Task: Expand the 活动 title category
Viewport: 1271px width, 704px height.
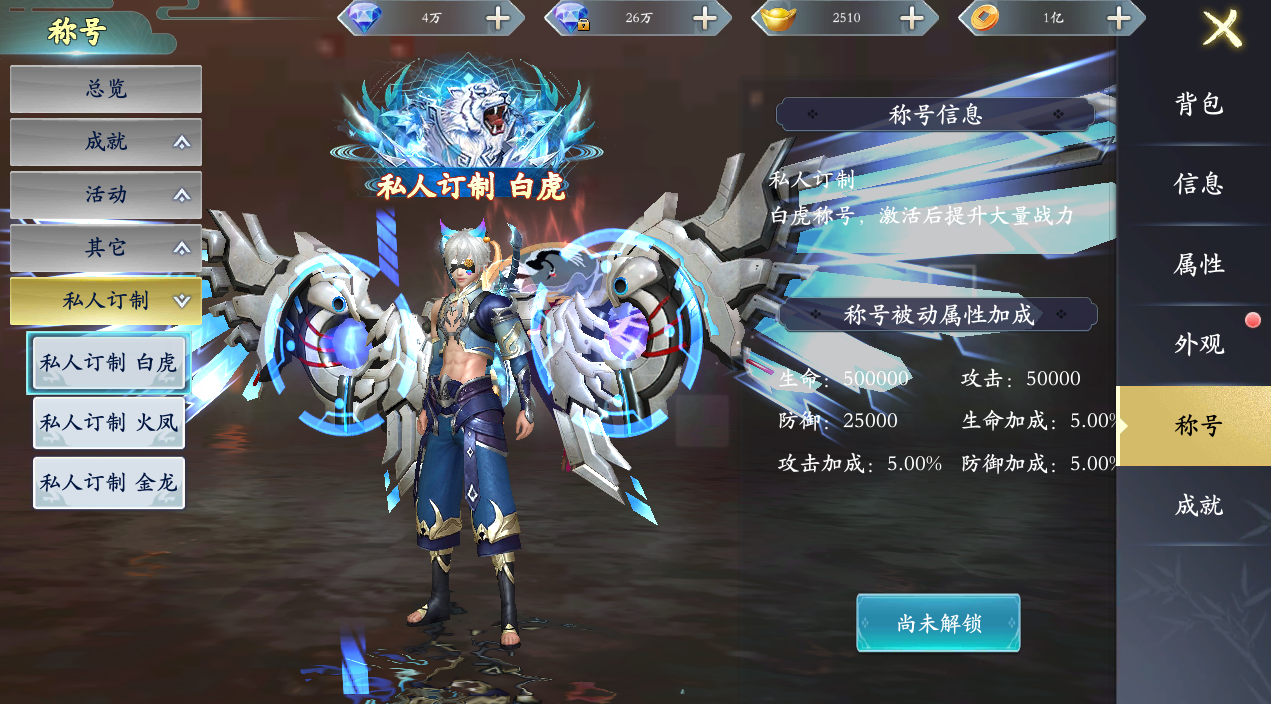Action: (x=106, y=195)
